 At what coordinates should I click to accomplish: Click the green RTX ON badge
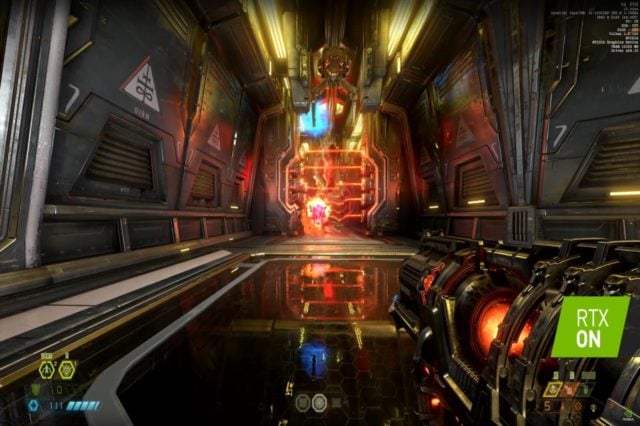tap(590, 326)
